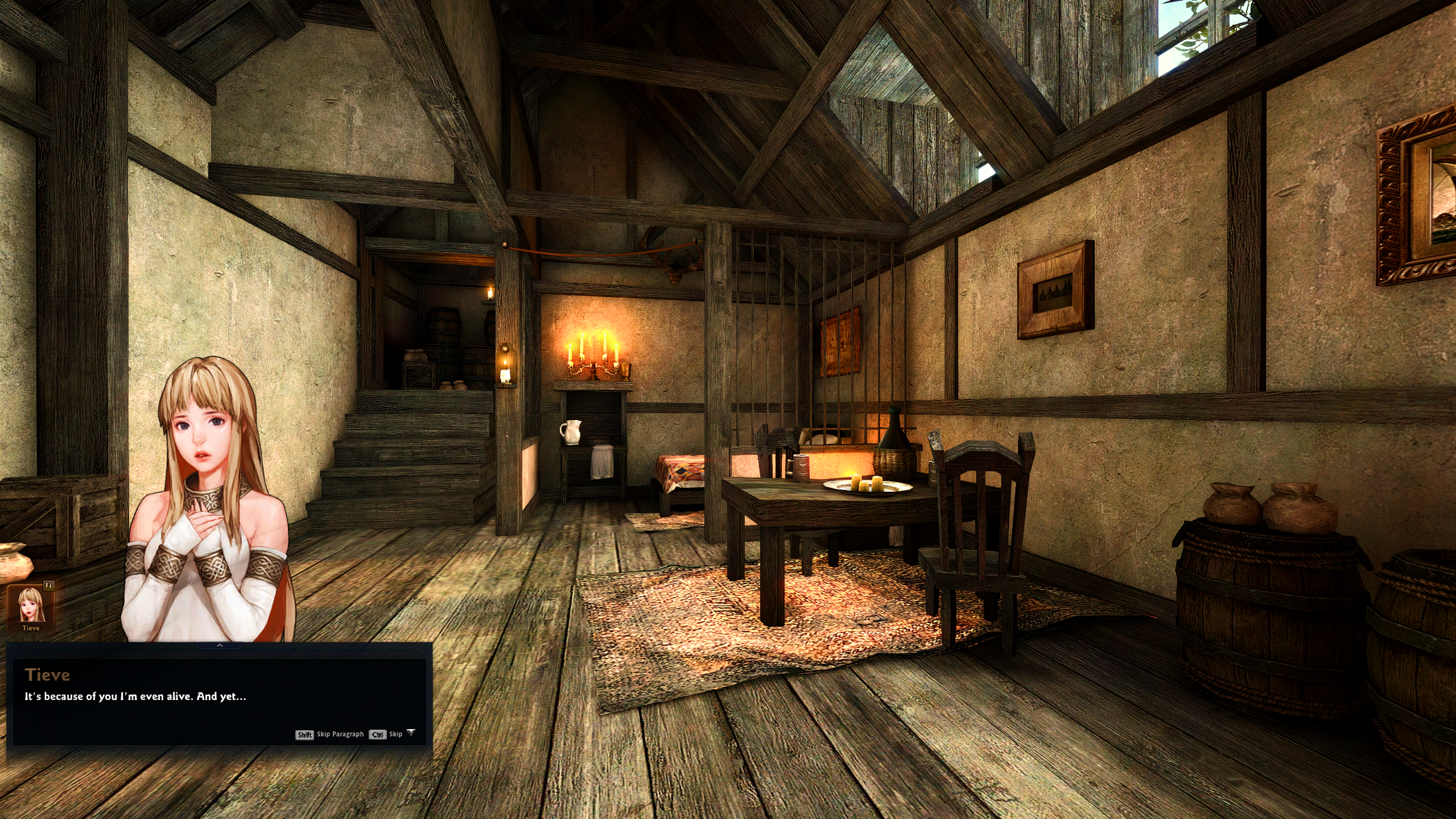This screenshot has width=1456, height=819.
Task: Select the Tieve portrait thumbnail
Action: click(31, 606)
